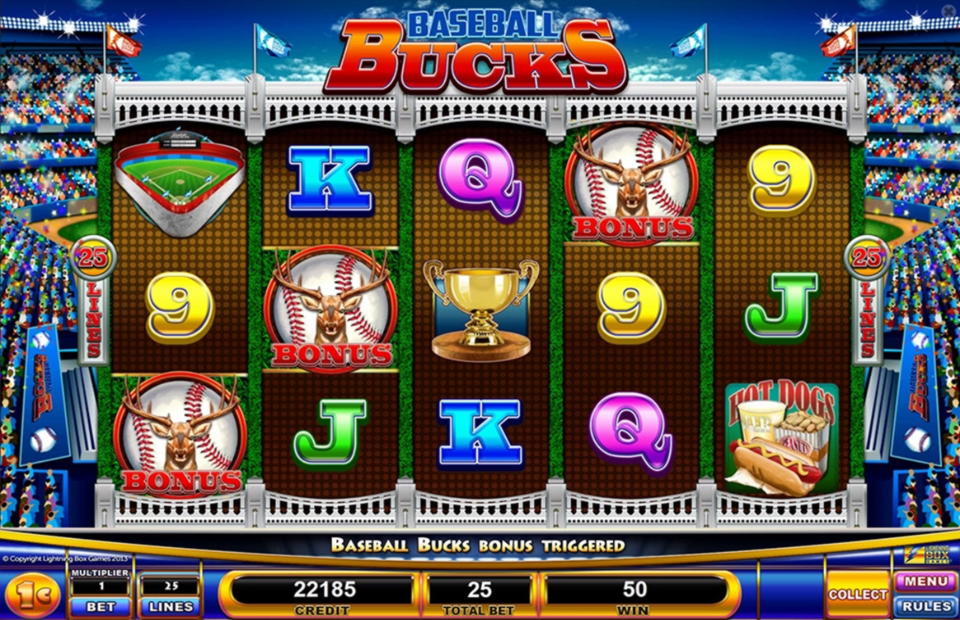
Task: Select the 1c coin denomination
Action: (32, 596)
